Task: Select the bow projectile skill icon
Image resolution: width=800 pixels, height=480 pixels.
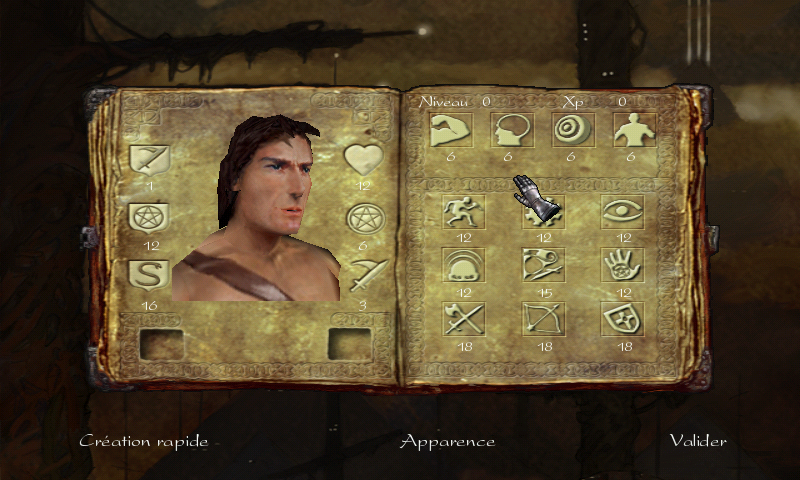Action: (543, 319)
